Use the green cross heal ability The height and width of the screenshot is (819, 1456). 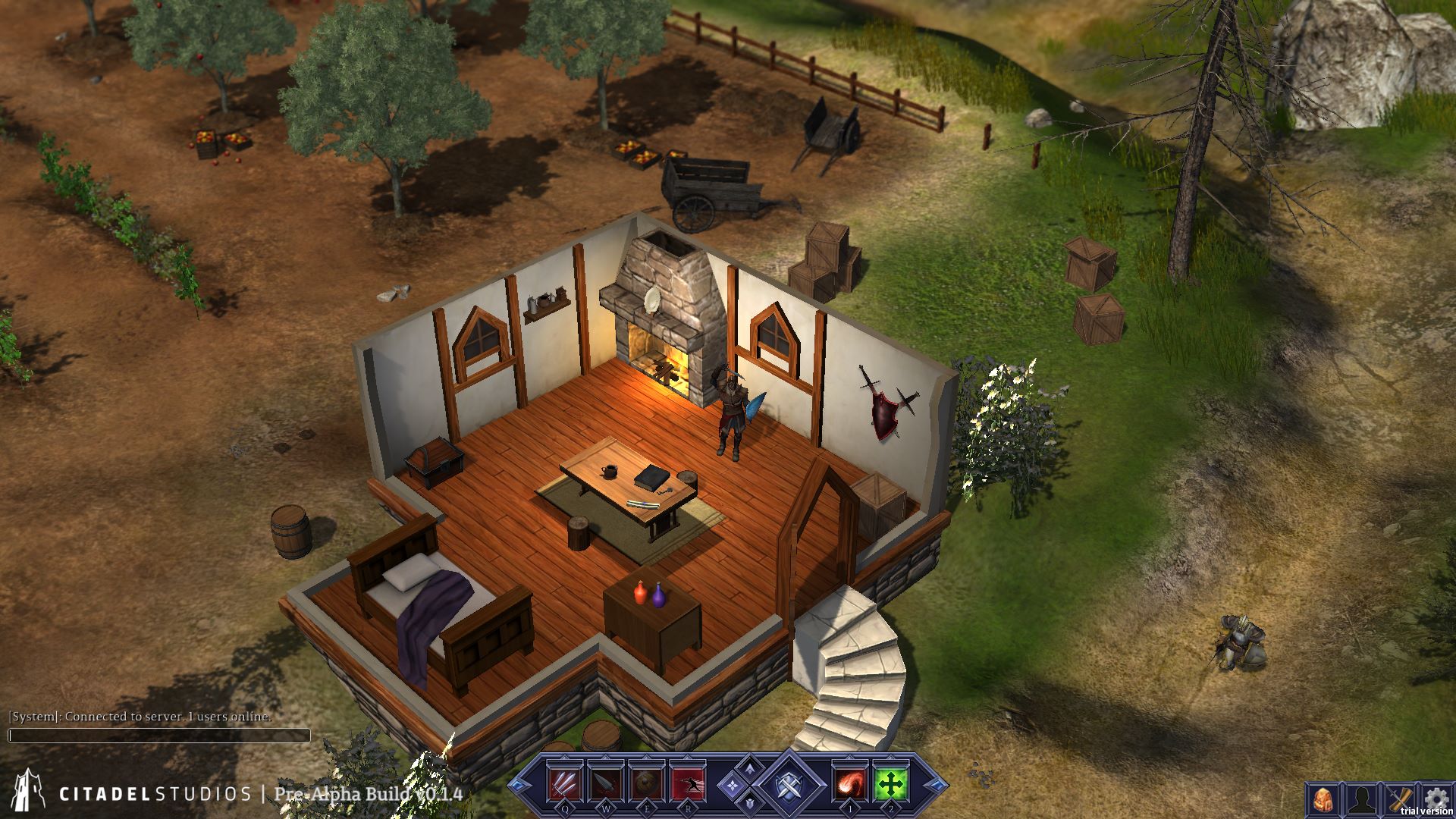pyautogui.click(x=890, y=783)
